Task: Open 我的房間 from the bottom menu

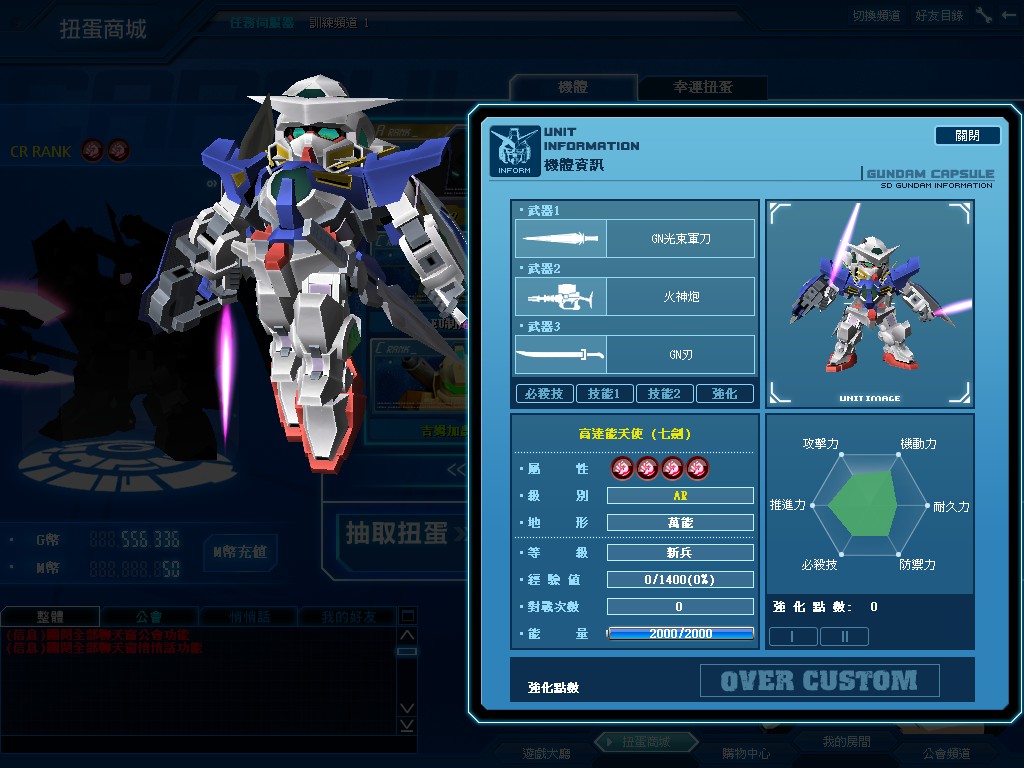Action: point(846,742)
